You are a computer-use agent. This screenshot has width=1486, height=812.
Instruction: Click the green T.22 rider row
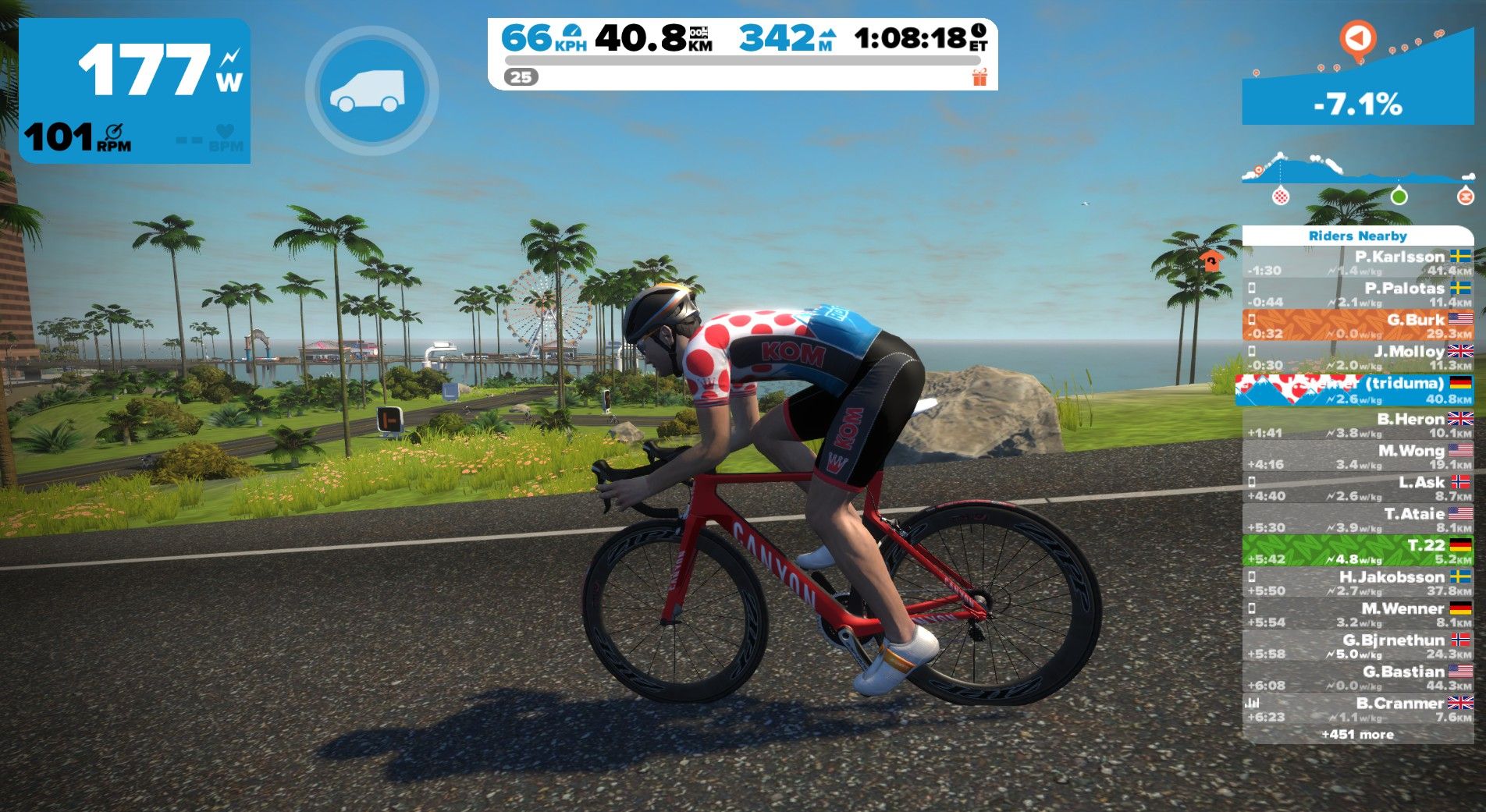1357,551
